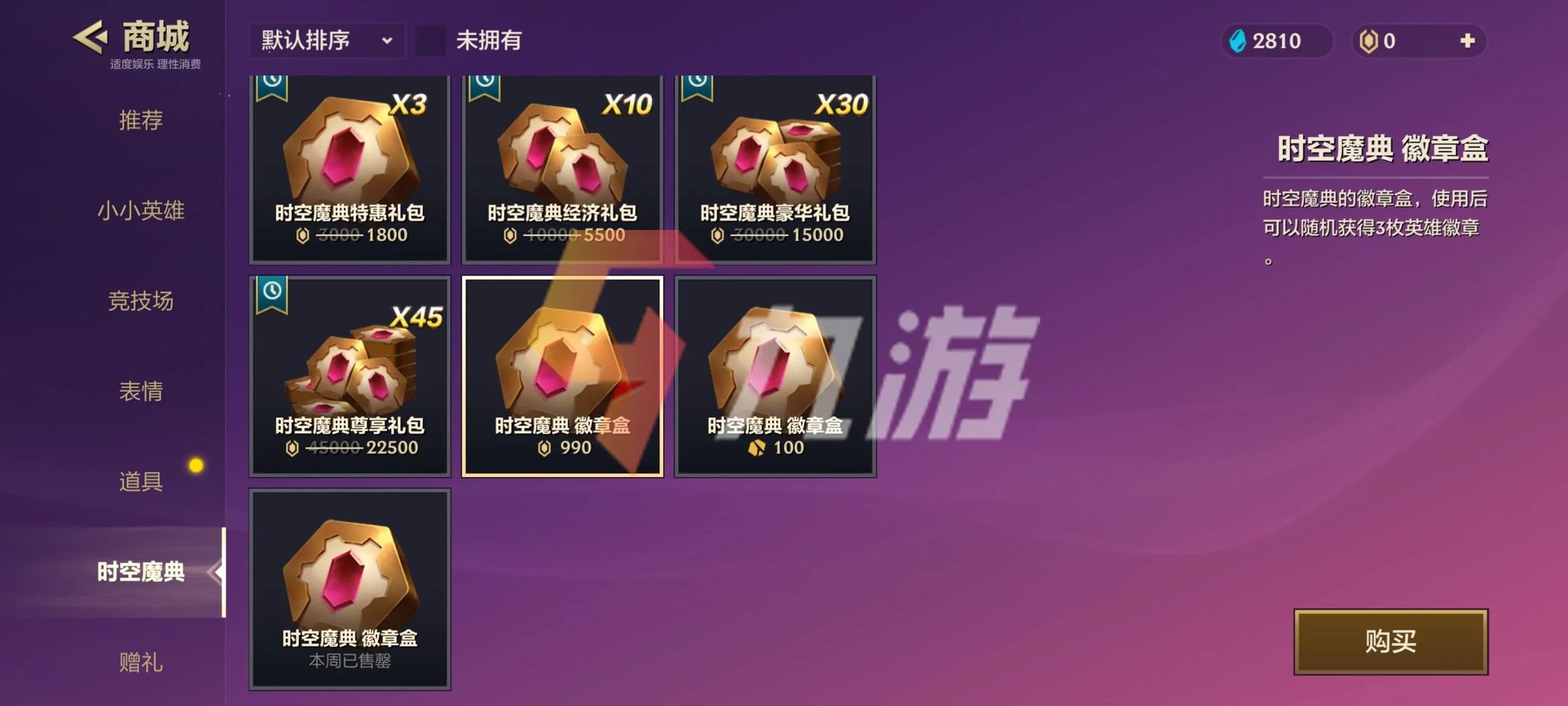This screenshot has height=706, width=1568.
Task: Click the gold coin balance icon
Action: point(1370,39)
